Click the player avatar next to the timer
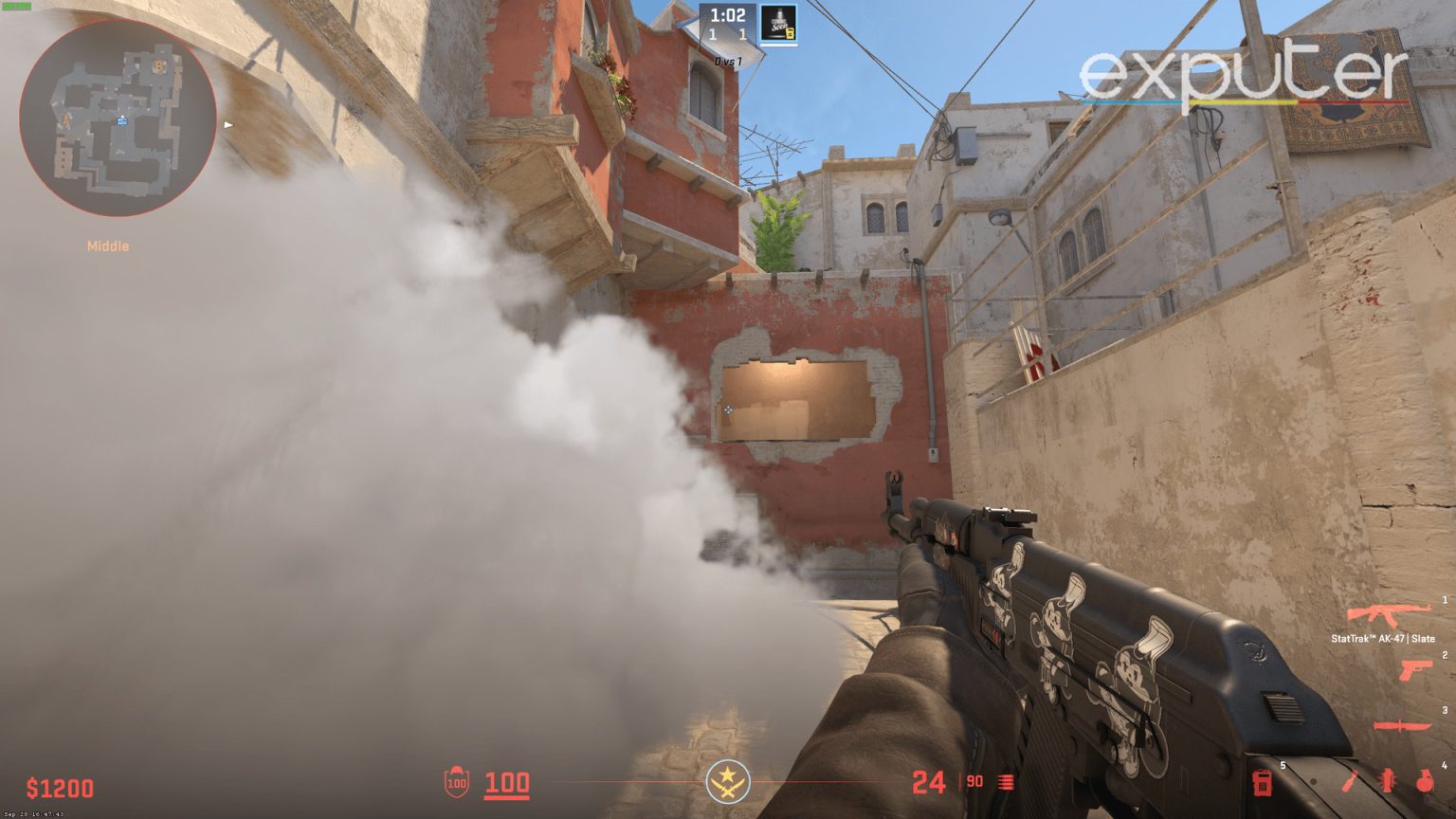 [778, 22]
